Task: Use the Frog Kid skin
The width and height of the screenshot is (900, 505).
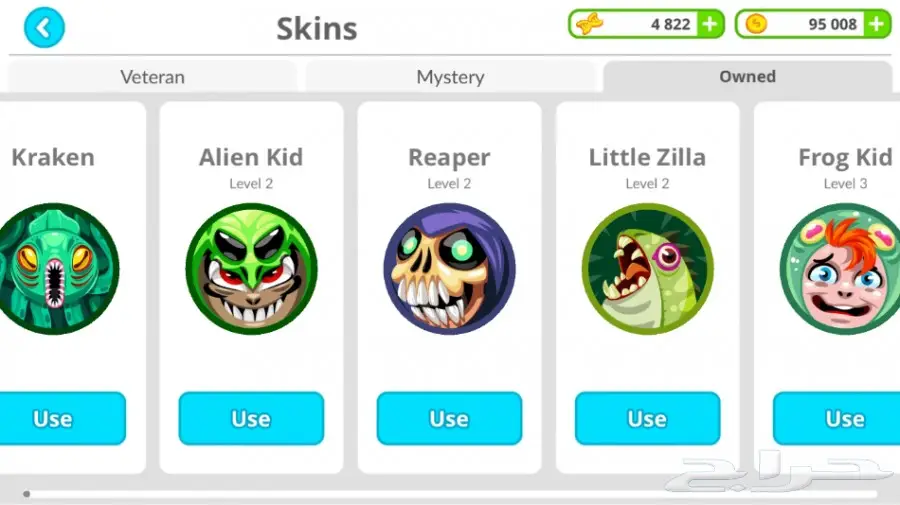Action: [x=840, y=418]
